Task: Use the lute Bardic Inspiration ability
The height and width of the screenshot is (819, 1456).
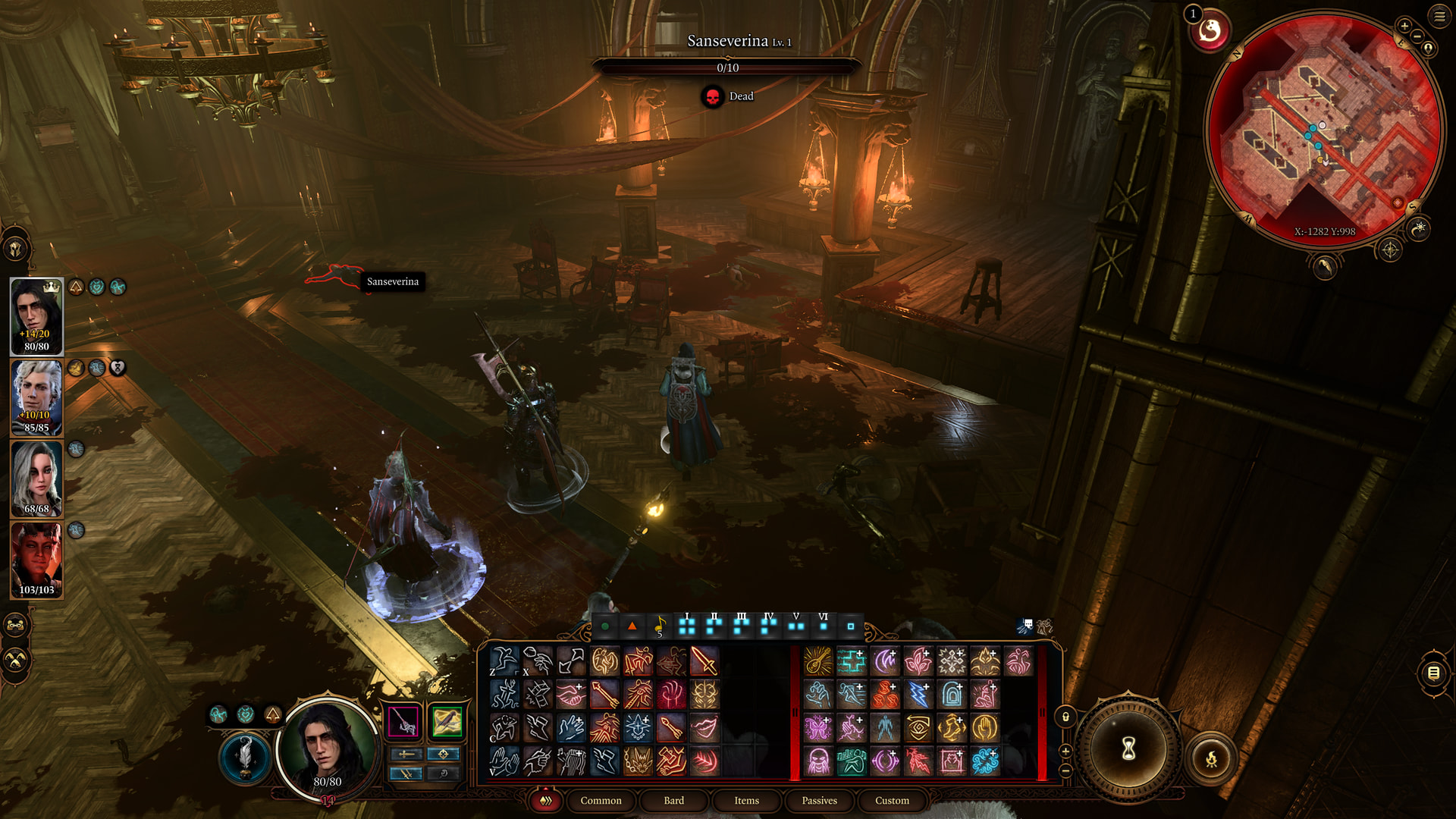Action: click(818, 661)
